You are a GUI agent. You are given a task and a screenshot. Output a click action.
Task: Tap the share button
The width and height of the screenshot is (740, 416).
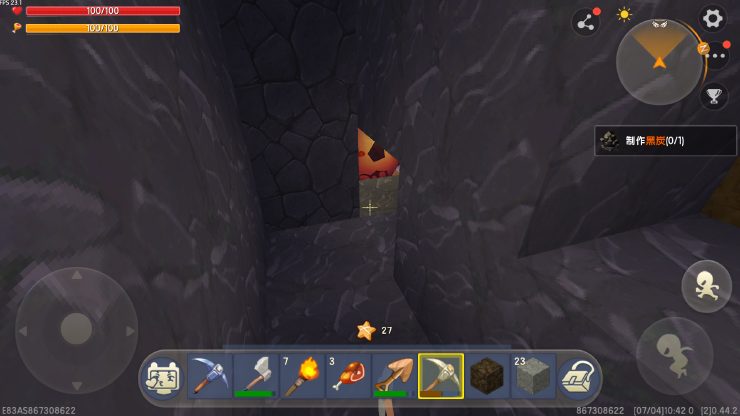click(585, 21)
